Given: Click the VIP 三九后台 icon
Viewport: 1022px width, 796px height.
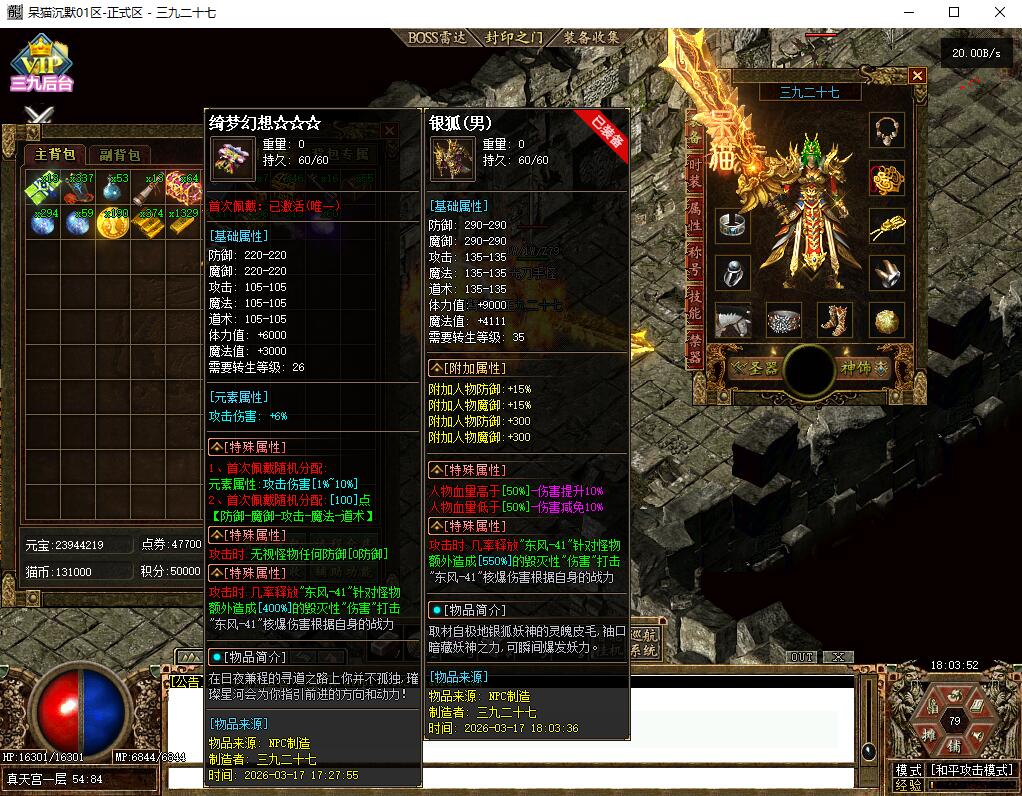Looking at the screenshot, I should click(x=41, y=66).
